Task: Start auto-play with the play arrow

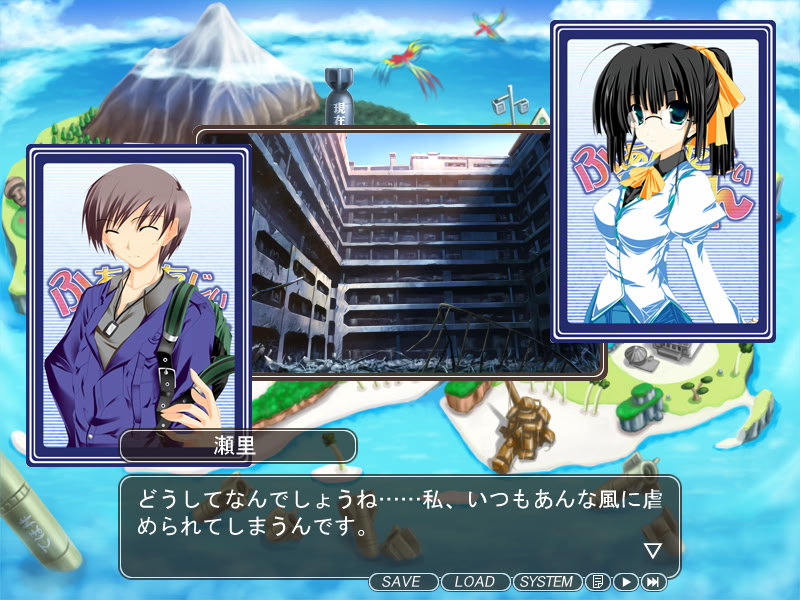Action: click(x=625, y=582)
